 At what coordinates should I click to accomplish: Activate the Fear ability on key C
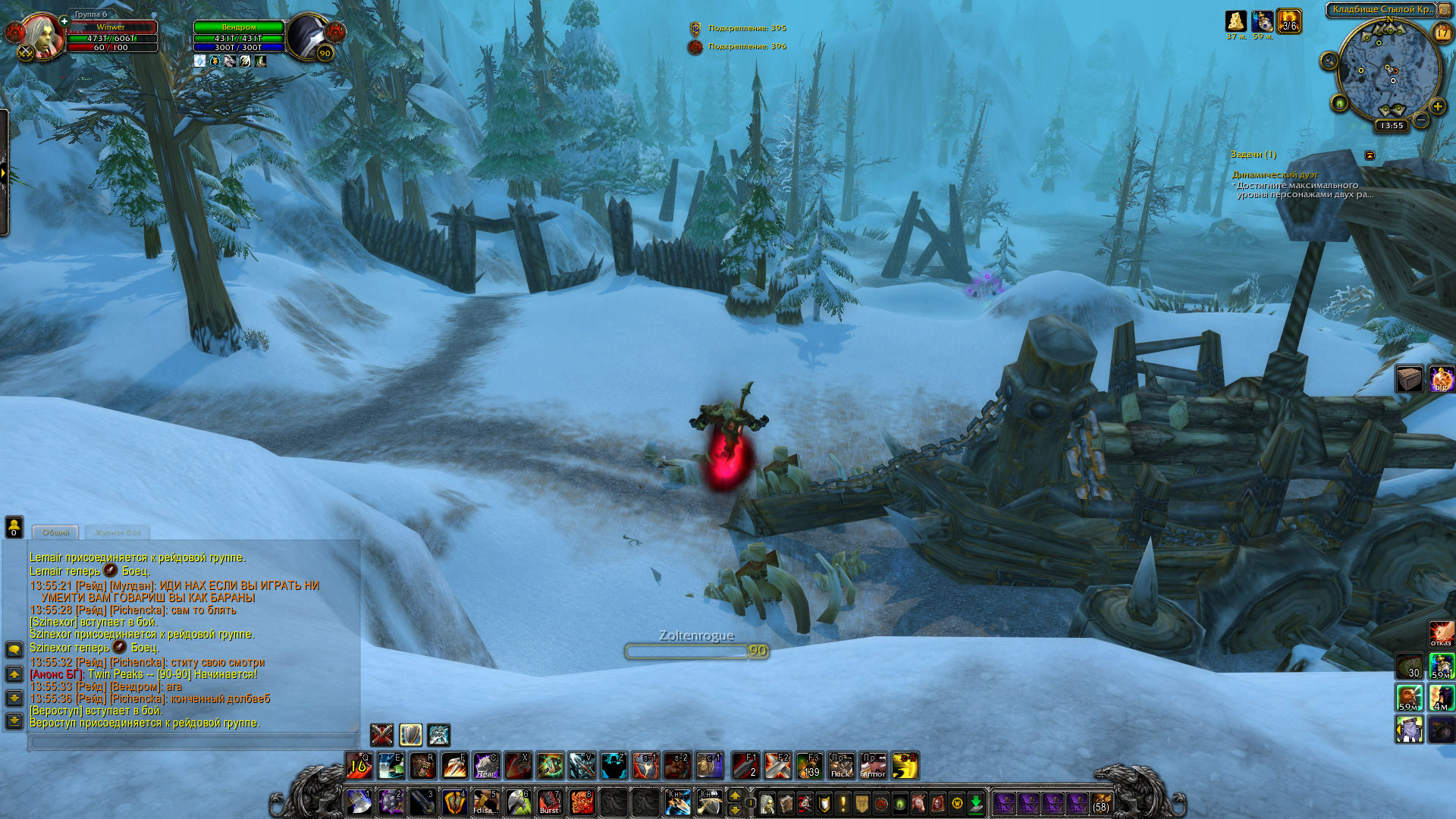pos(486,766)
